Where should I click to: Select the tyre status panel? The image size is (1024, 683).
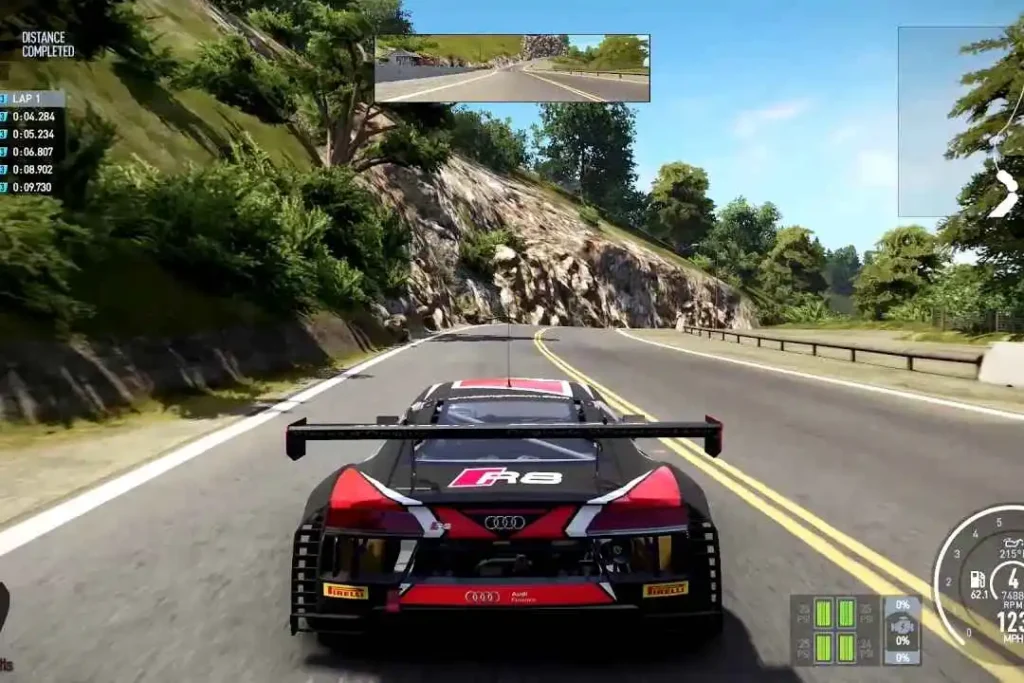[x=855, y=630]
